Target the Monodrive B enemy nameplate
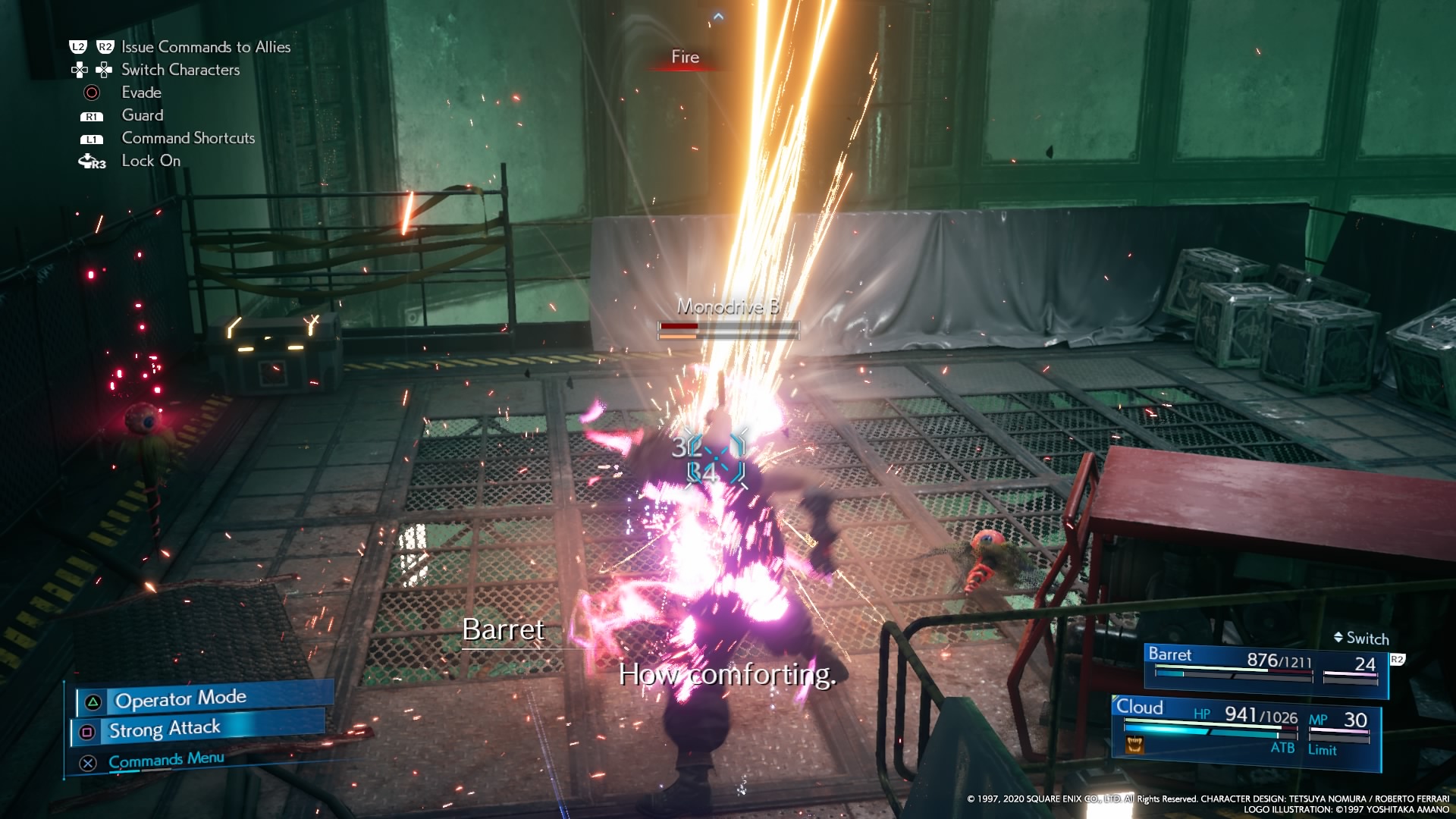Screen dimensions: 1456x819 728,307
